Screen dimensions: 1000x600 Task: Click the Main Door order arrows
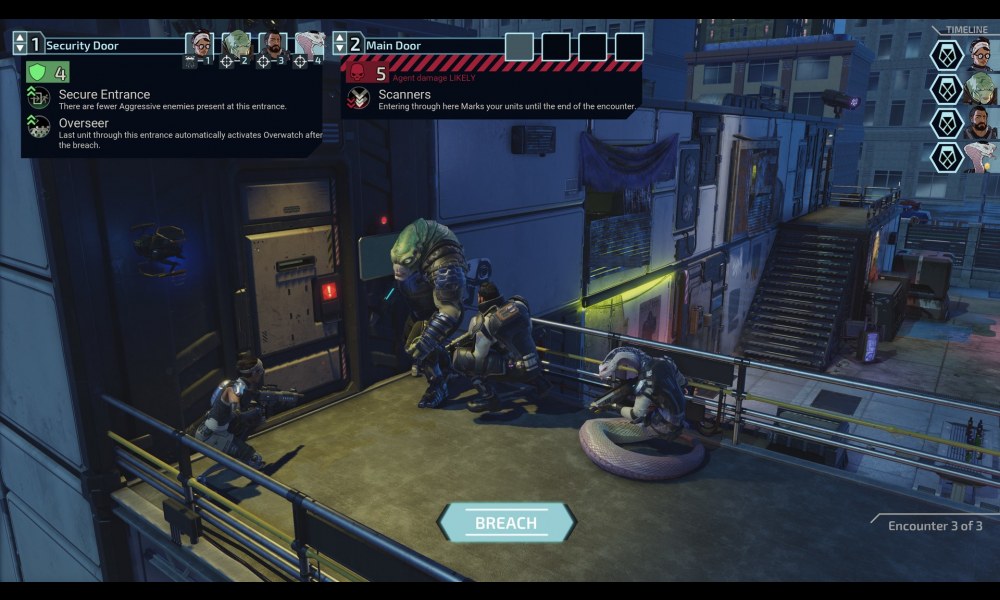[x=340, y=44]
